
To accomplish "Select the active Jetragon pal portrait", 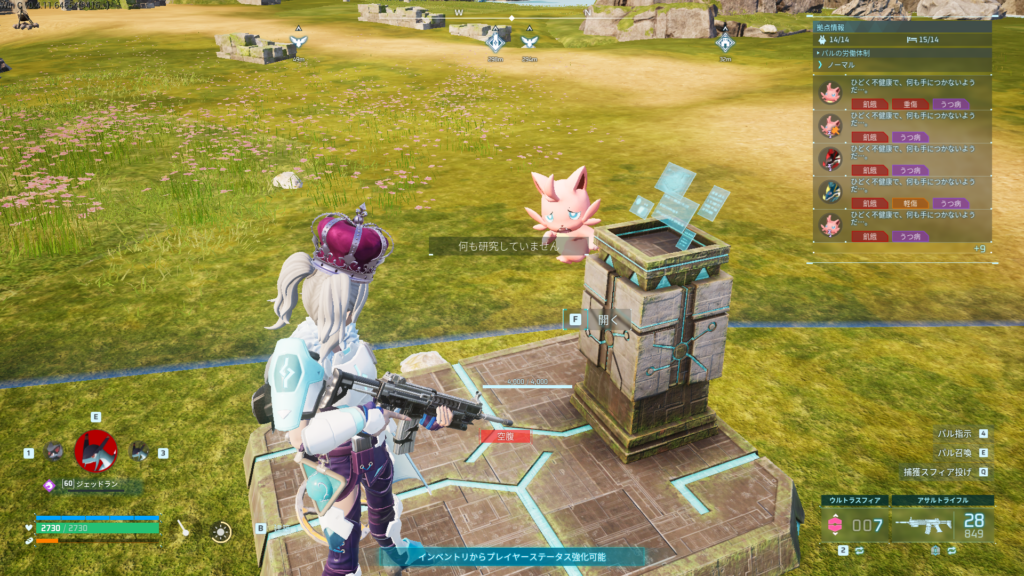I will coord(96,451).
